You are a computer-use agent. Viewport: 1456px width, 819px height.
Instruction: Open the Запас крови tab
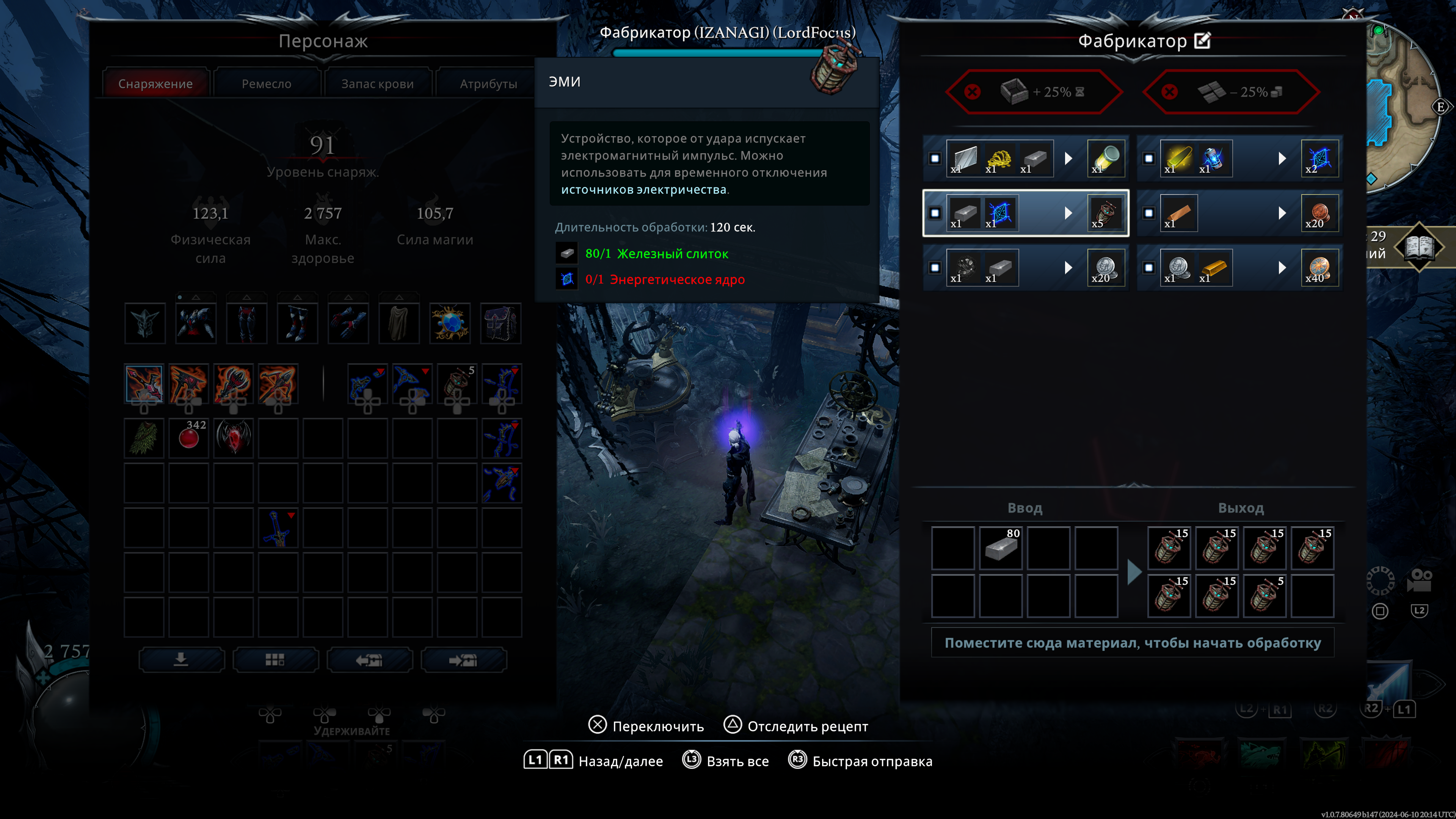377,84
